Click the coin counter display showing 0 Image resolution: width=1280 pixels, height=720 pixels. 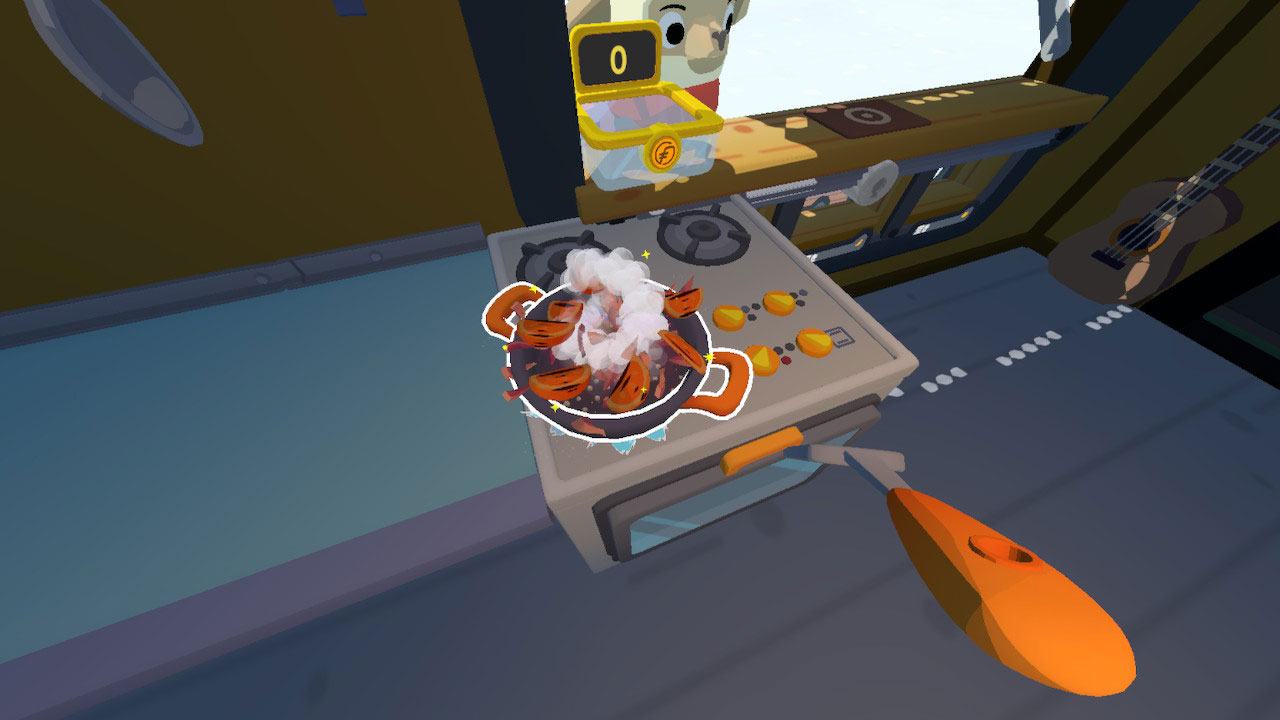pyautogui.click(x=617, y=58)
